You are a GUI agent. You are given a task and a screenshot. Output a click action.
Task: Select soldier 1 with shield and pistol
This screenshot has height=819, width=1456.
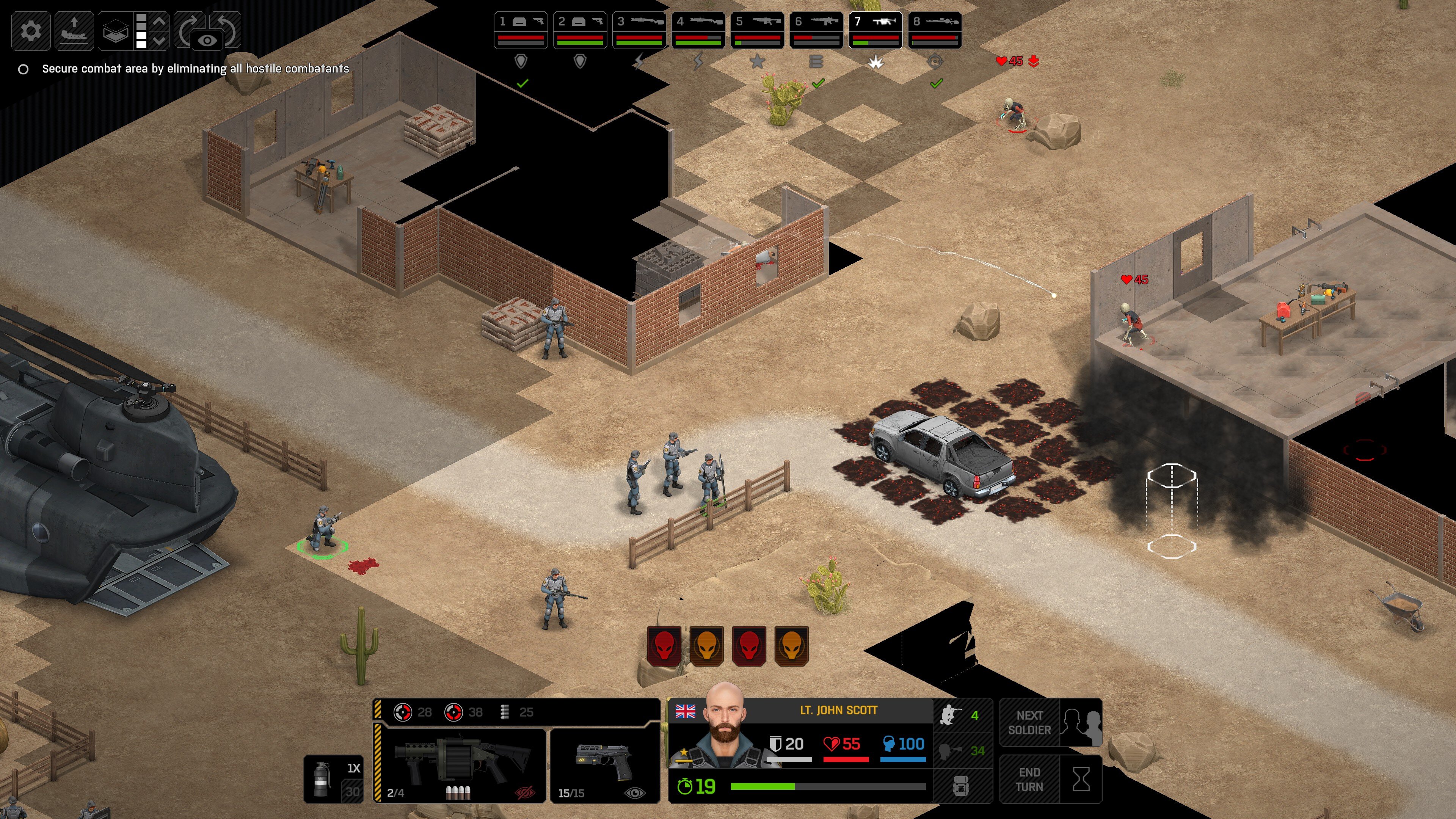521,30
